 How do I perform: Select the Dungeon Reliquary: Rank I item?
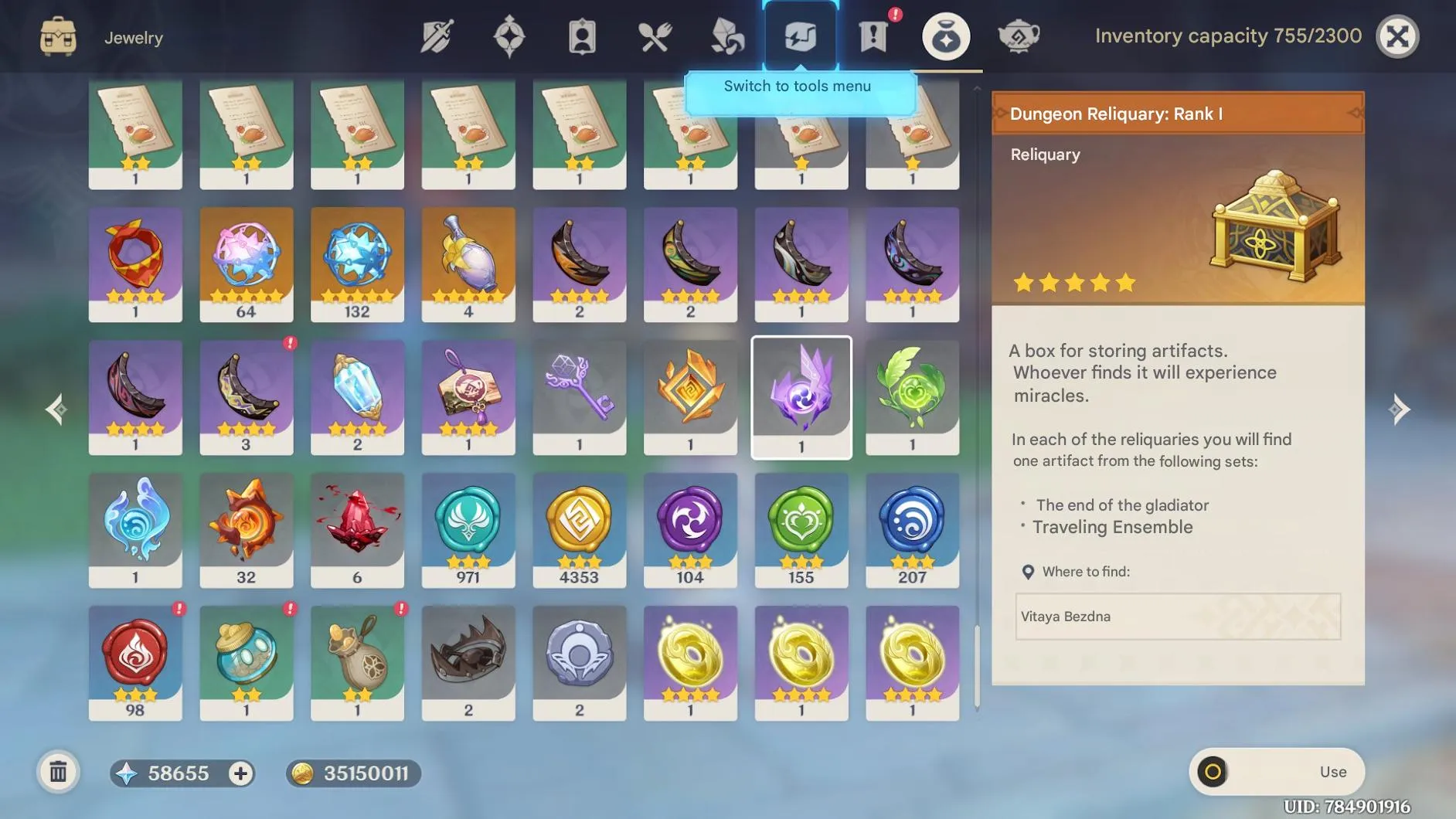pyautogui.click(x=801, y=396)
